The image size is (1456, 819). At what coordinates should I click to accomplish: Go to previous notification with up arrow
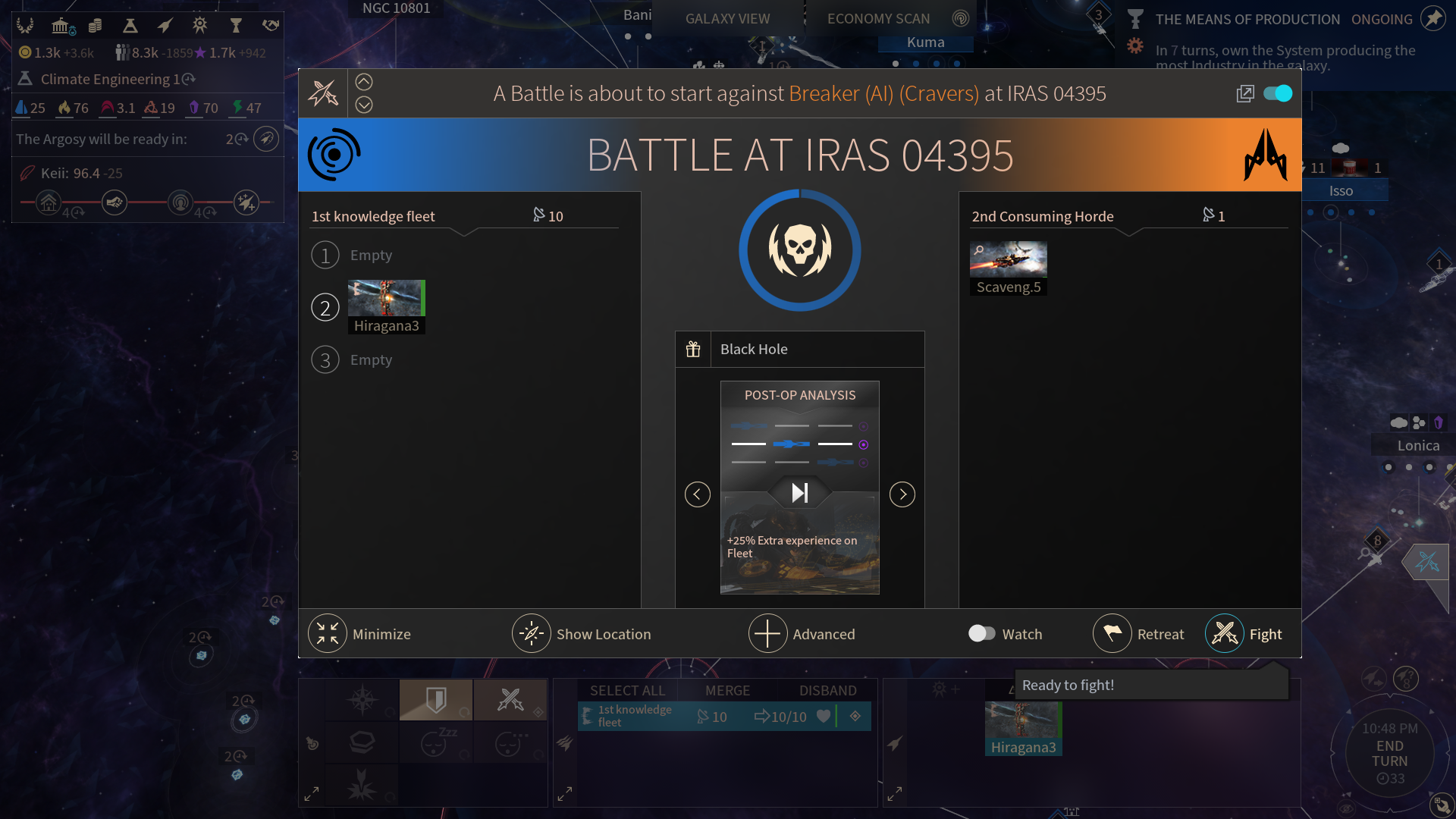tap(364, 82)
